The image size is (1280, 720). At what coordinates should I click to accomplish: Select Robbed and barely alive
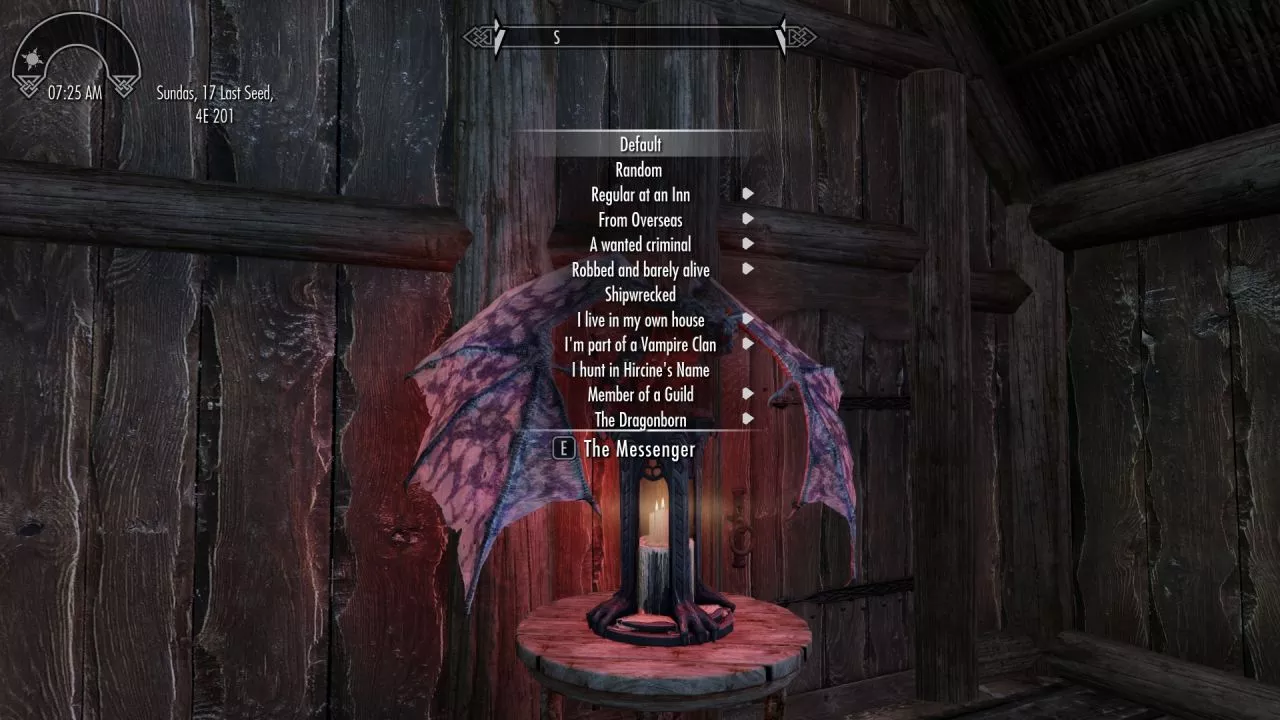pyautogui.click(x=640, y=270)
